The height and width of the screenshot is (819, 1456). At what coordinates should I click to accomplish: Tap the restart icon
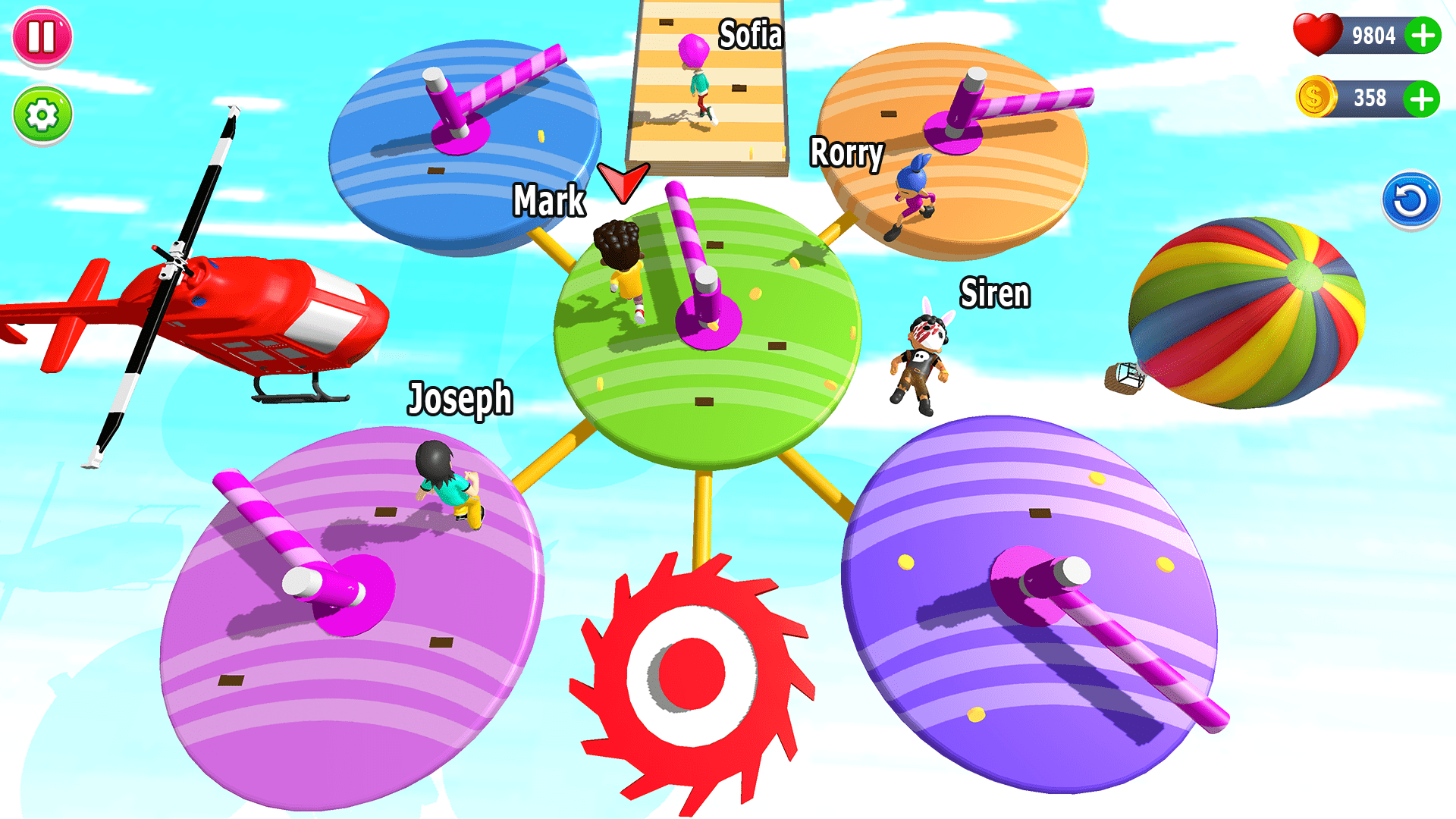pyautogui.click(x=1410, y=199)
